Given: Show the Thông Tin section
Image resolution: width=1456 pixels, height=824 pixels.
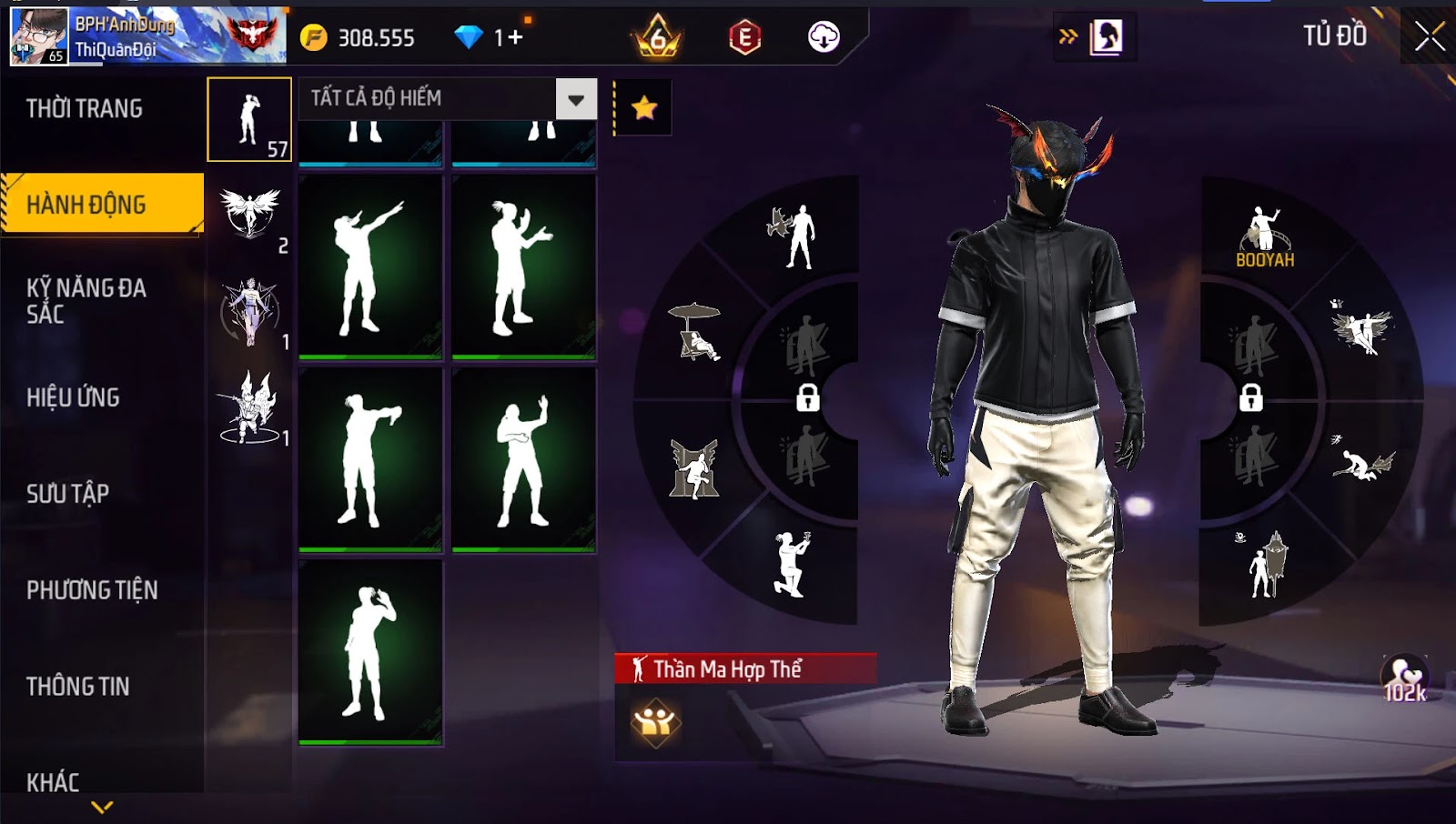Looking at the screenshot, I should point(78,687).
